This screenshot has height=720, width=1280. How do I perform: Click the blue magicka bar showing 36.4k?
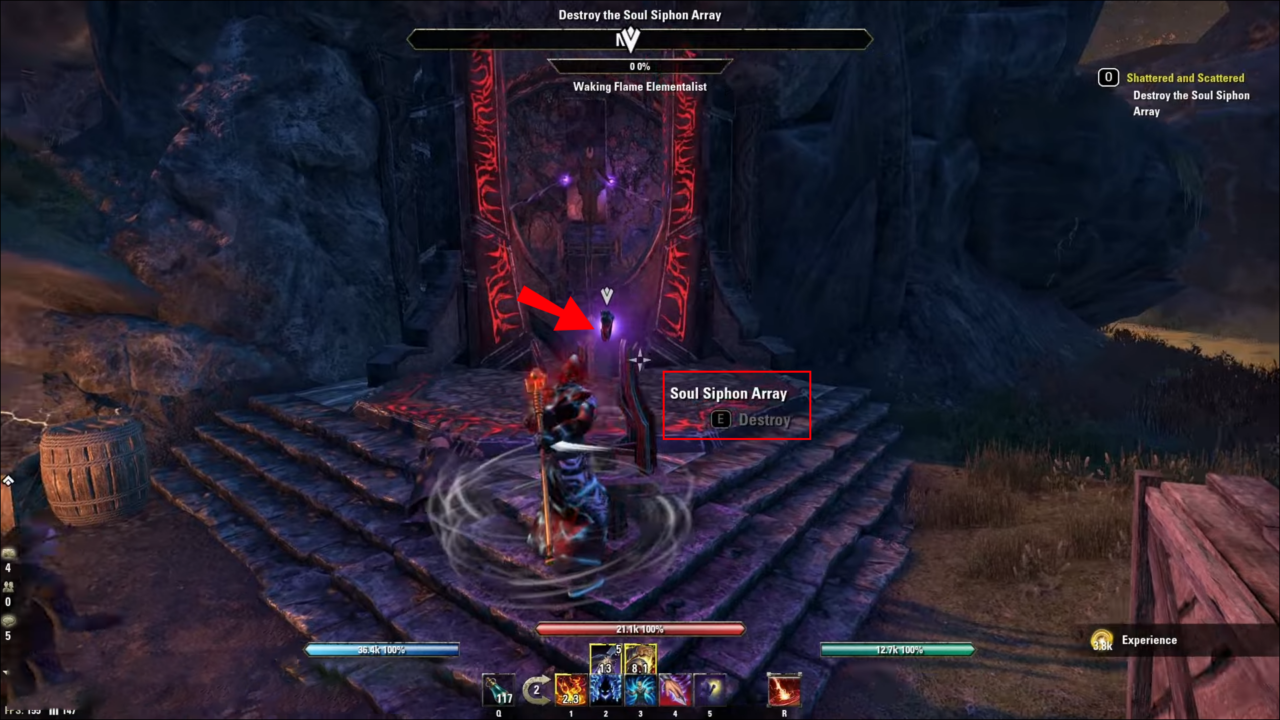pos(380,649)
